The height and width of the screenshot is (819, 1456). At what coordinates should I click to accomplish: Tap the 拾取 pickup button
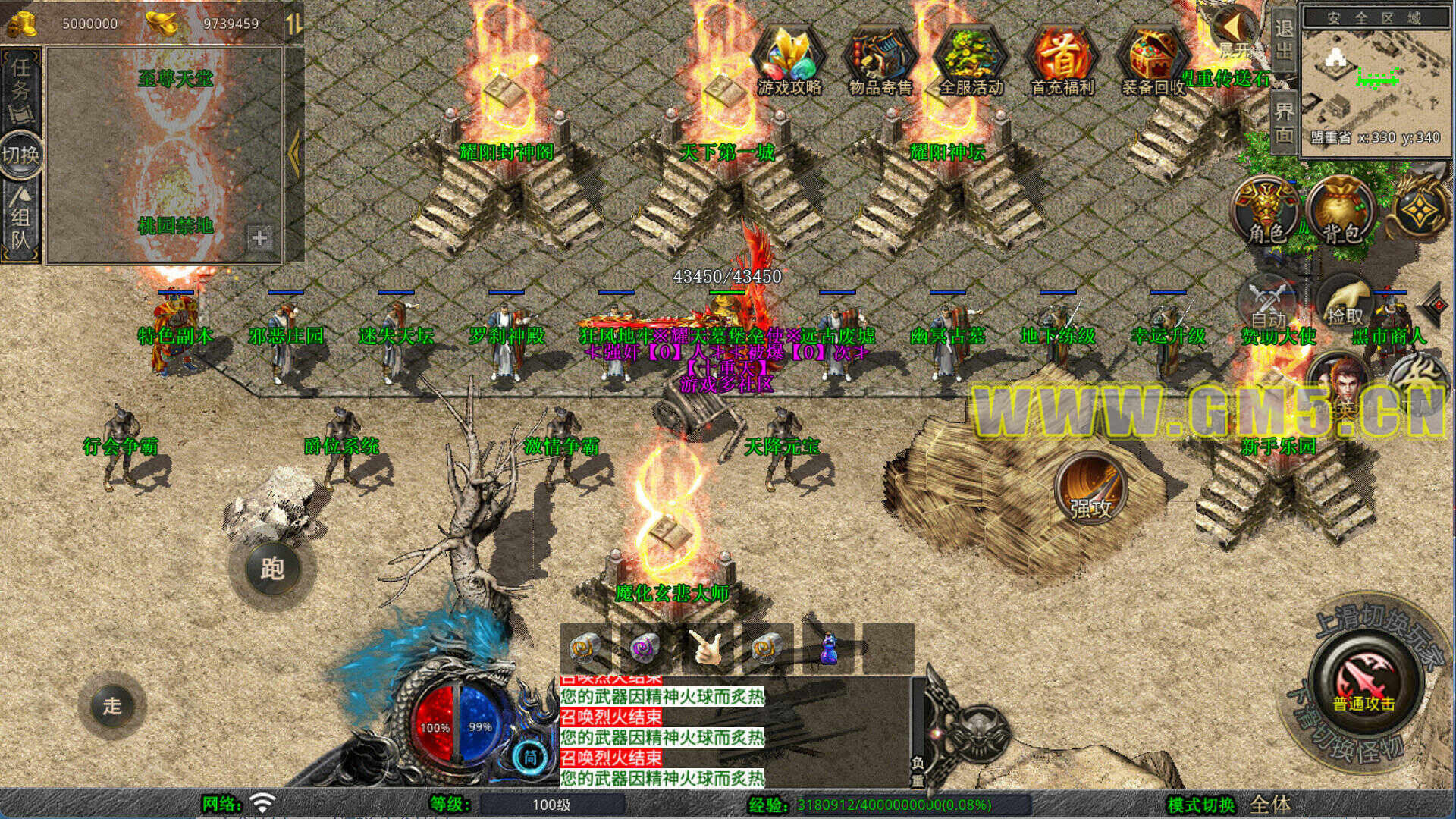point(1345,304)
